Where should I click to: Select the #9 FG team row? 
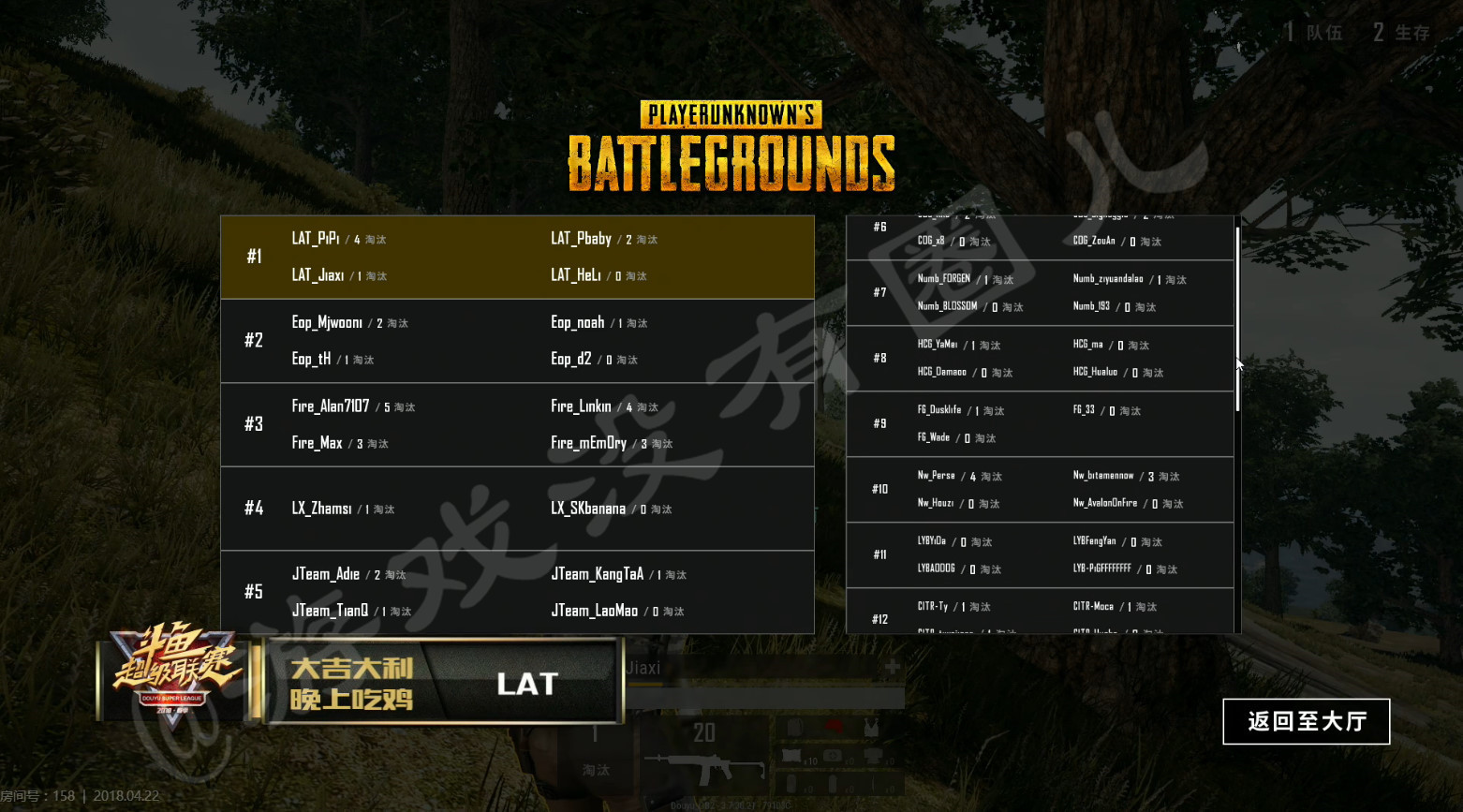coord(1040,424)
